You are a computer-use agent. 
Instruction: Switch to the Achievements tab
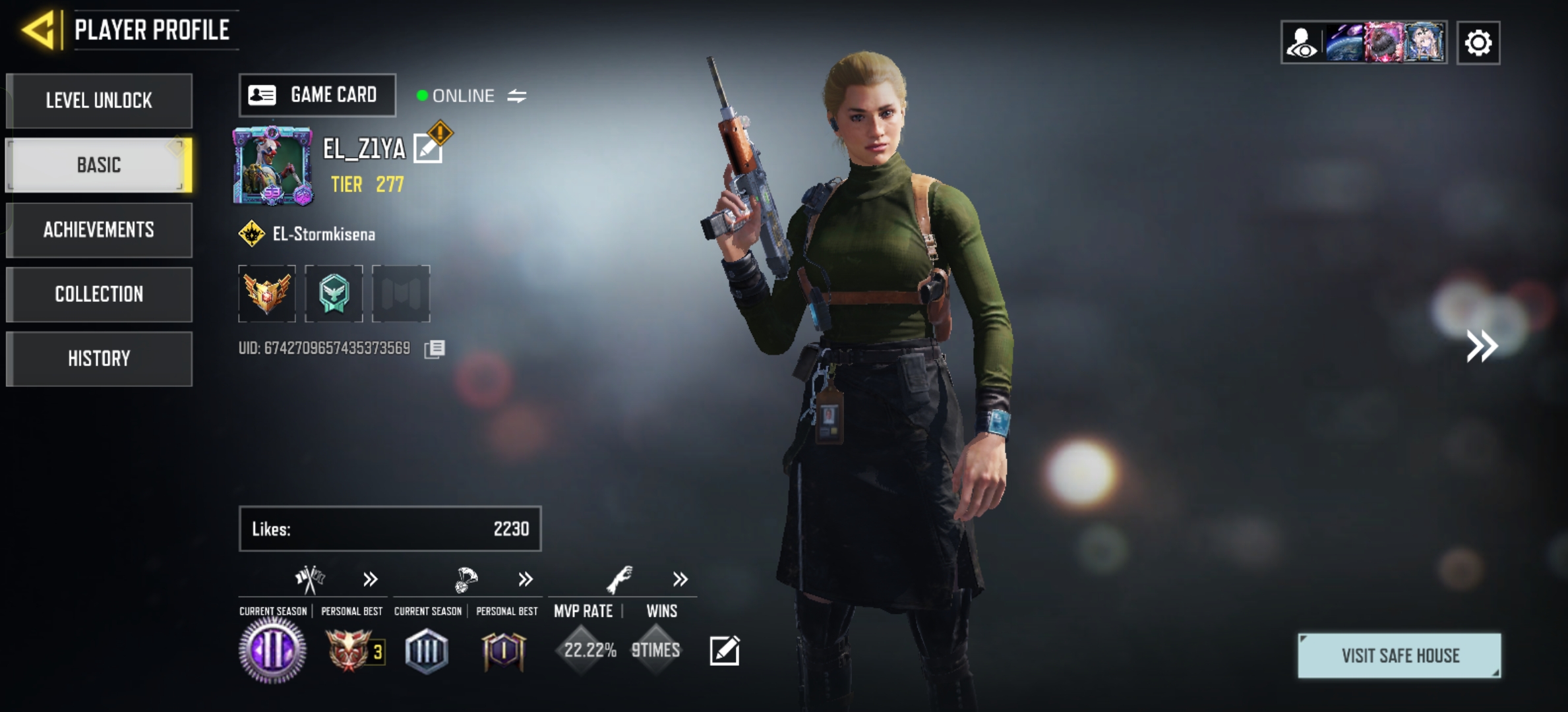[x=99, y=229]
